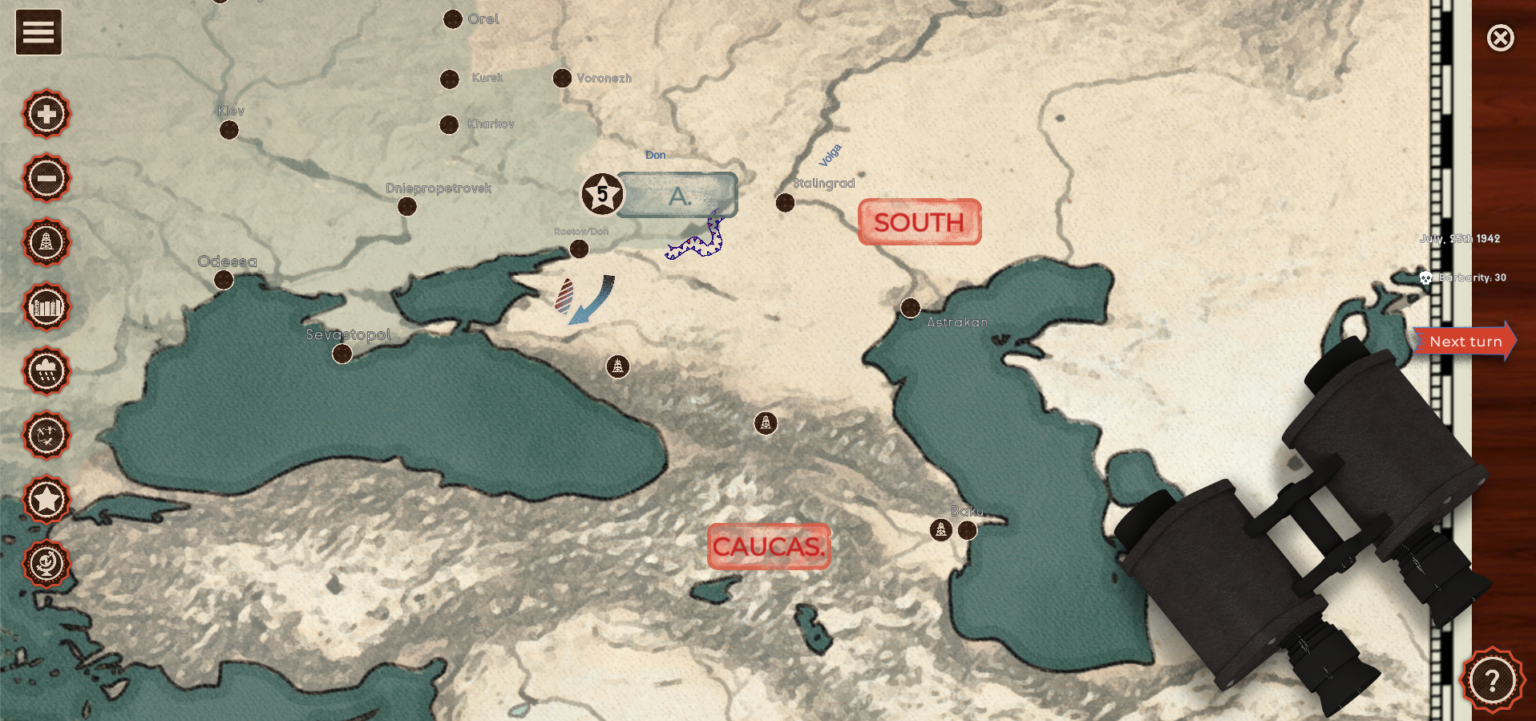Screen dimensions: 1536x721
Task: Toggle the CAUCAS. front label
Action: point(768,546)
